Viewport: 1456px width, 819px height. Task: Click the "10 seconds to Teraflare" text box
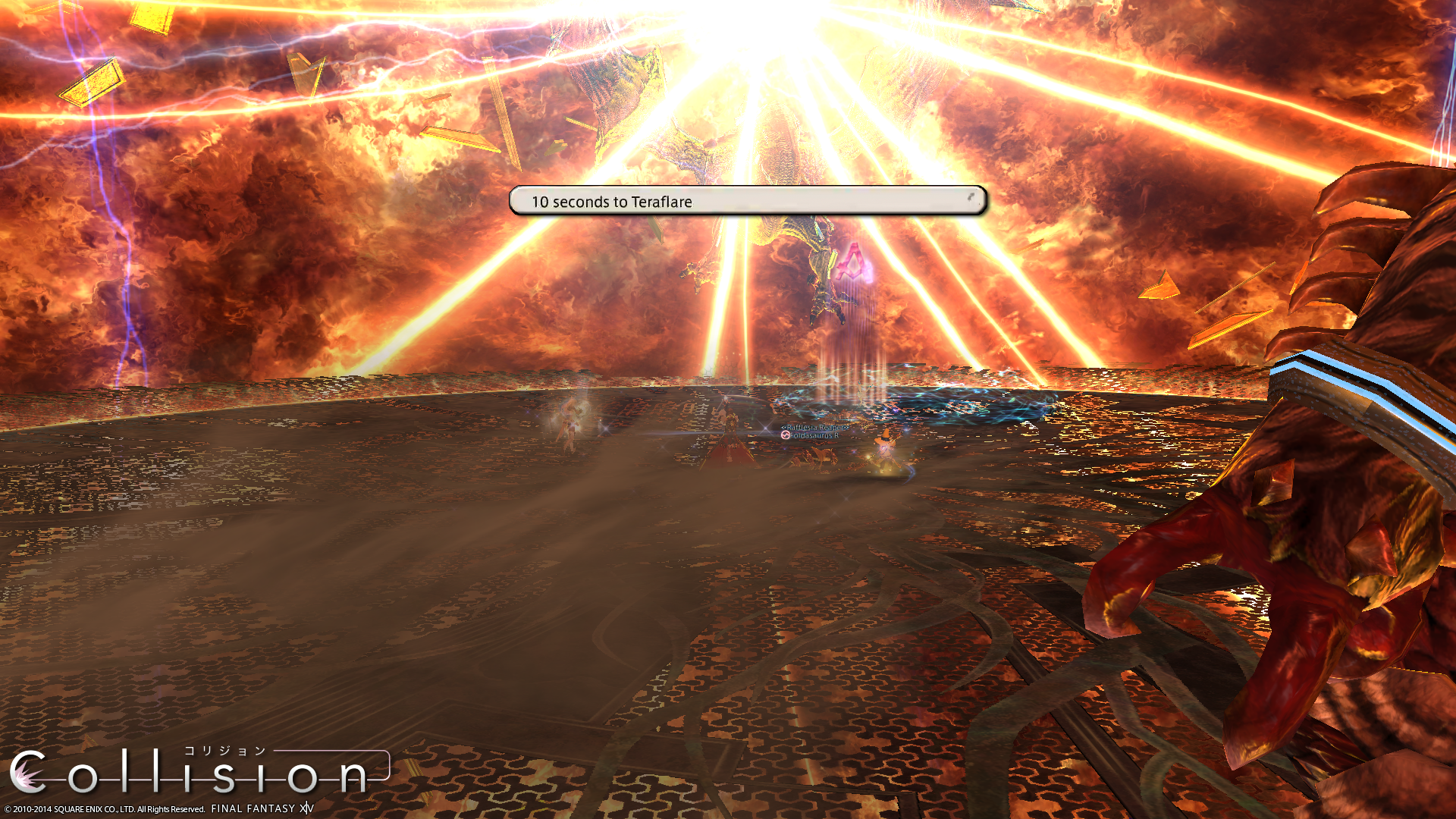pos(747,201)
